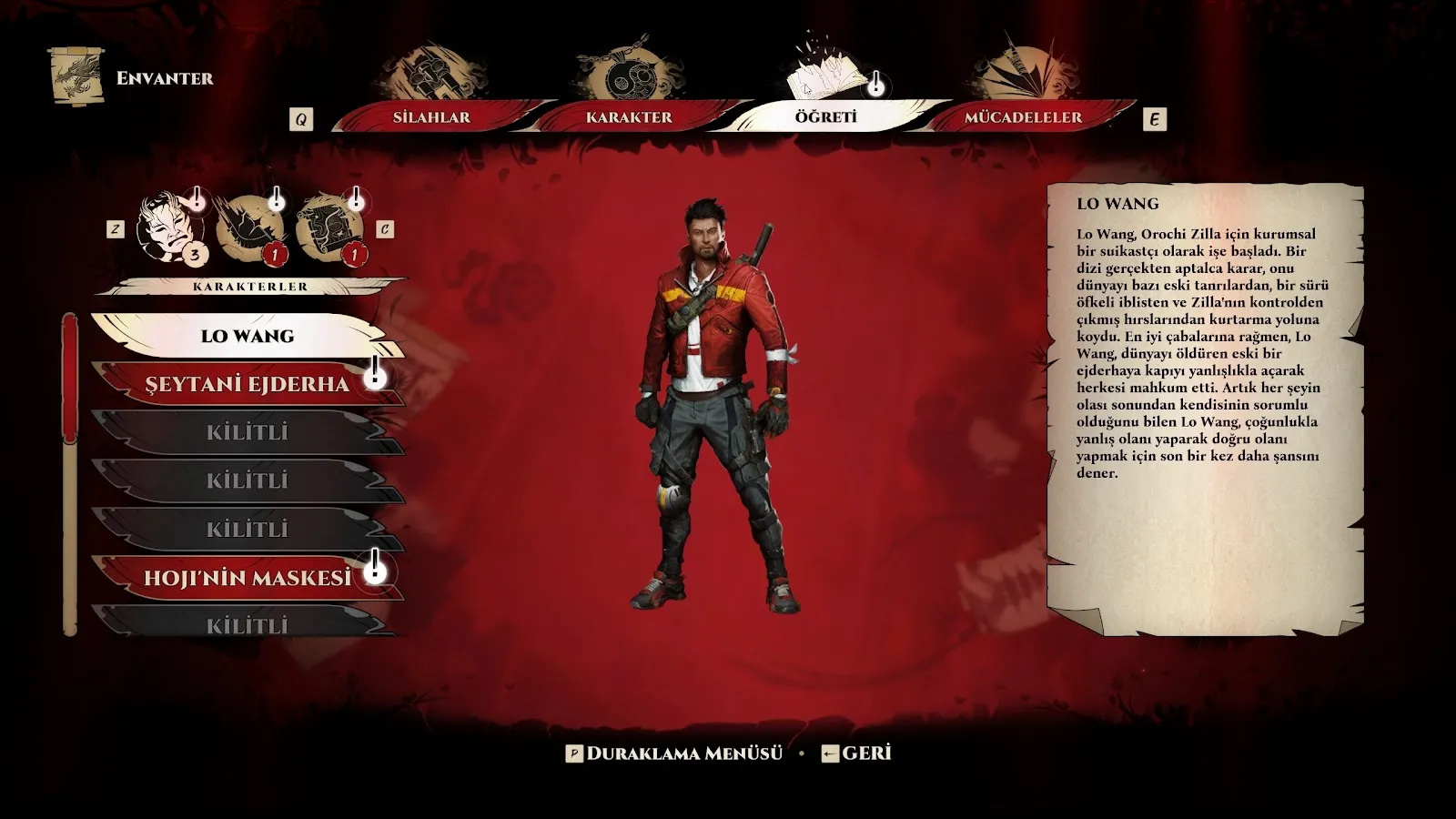This screenshot has height=819, width=1456.
Task: Go to the Mücadeleler tab
Action: [x=1023, y=117]
